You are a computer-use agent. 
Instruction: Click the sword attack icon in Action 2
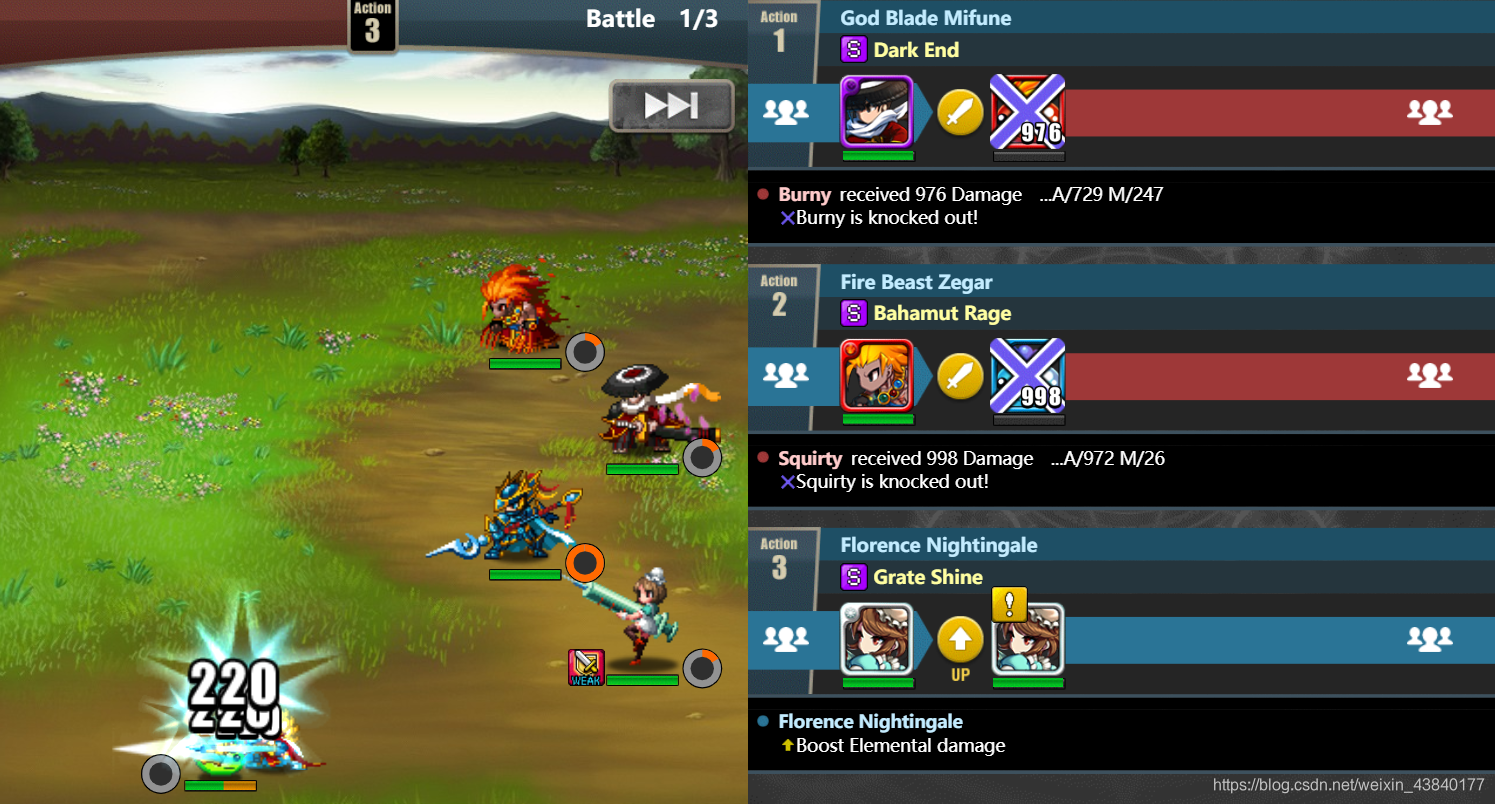point(960,376)
